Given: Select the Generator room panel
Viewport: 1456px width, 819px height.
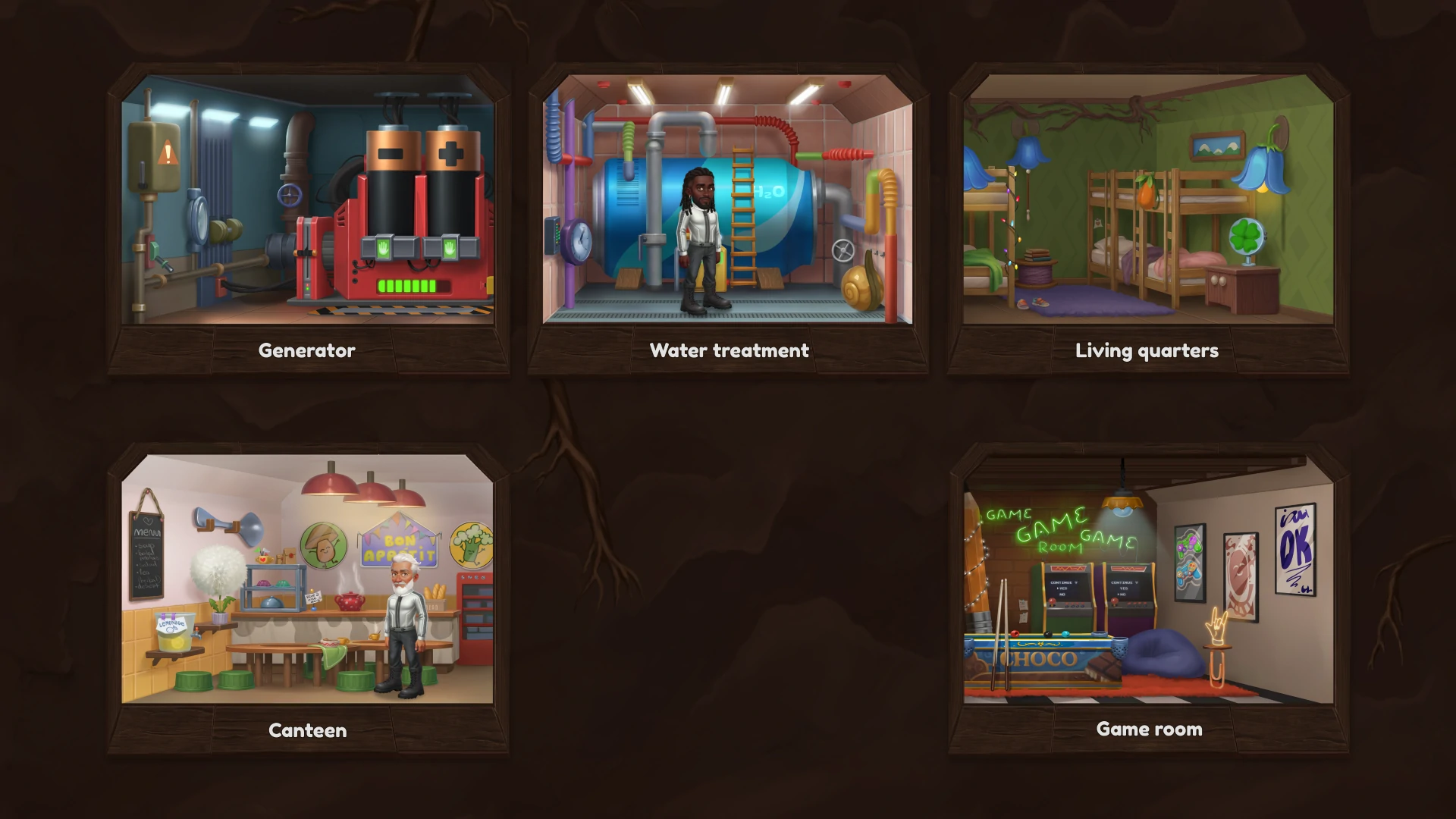Looking at the screenshot, I should pyautogui.click(x=307, y=205).
